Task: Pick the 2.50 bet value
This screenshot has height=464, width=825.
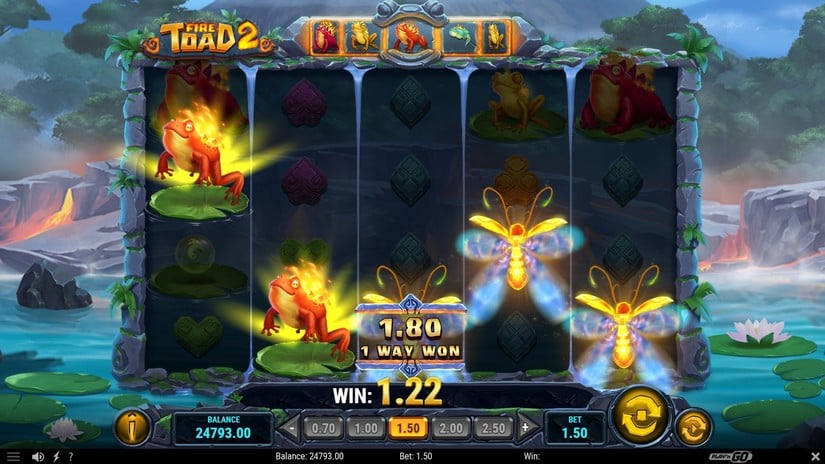Action: (492, 428)
